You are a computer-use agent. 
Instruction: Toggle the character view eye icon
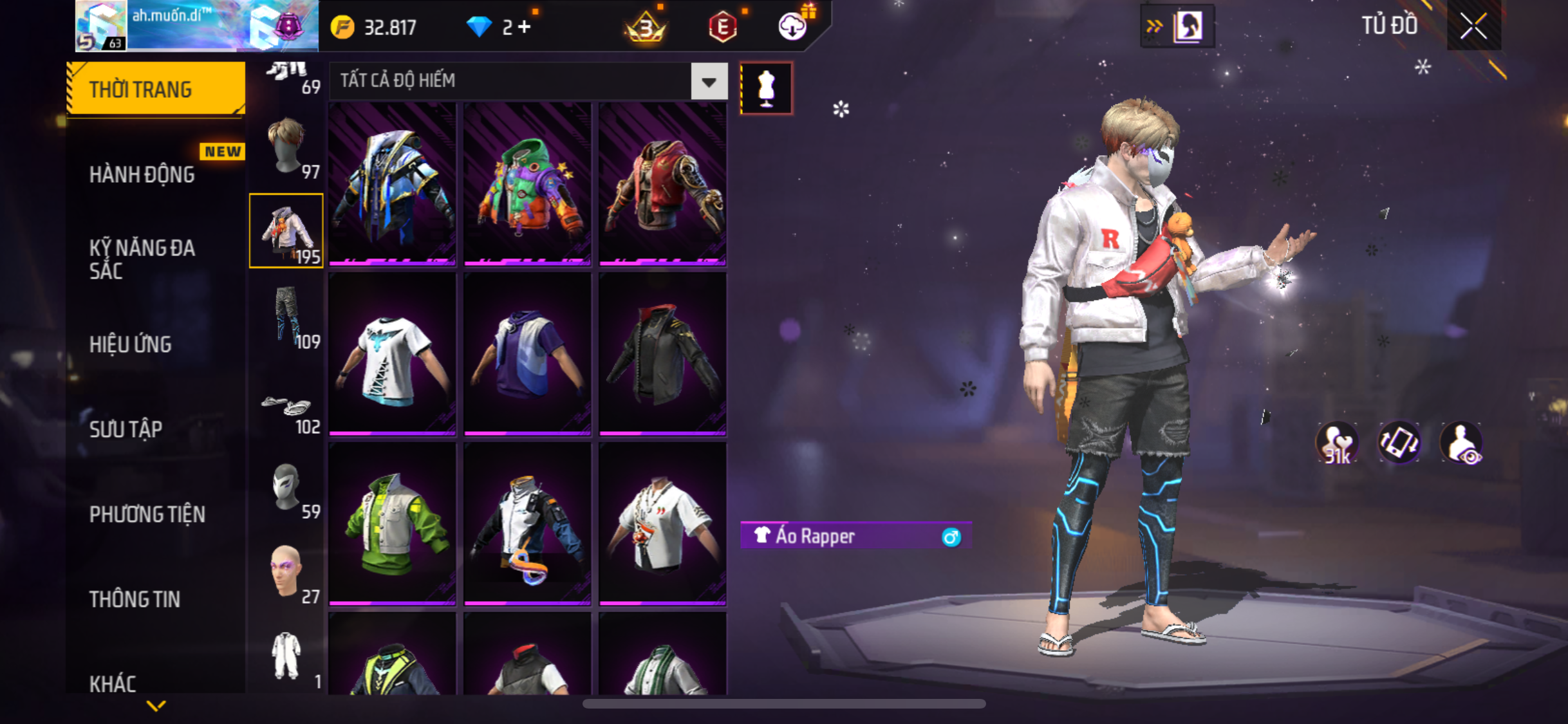point(1462,443)
